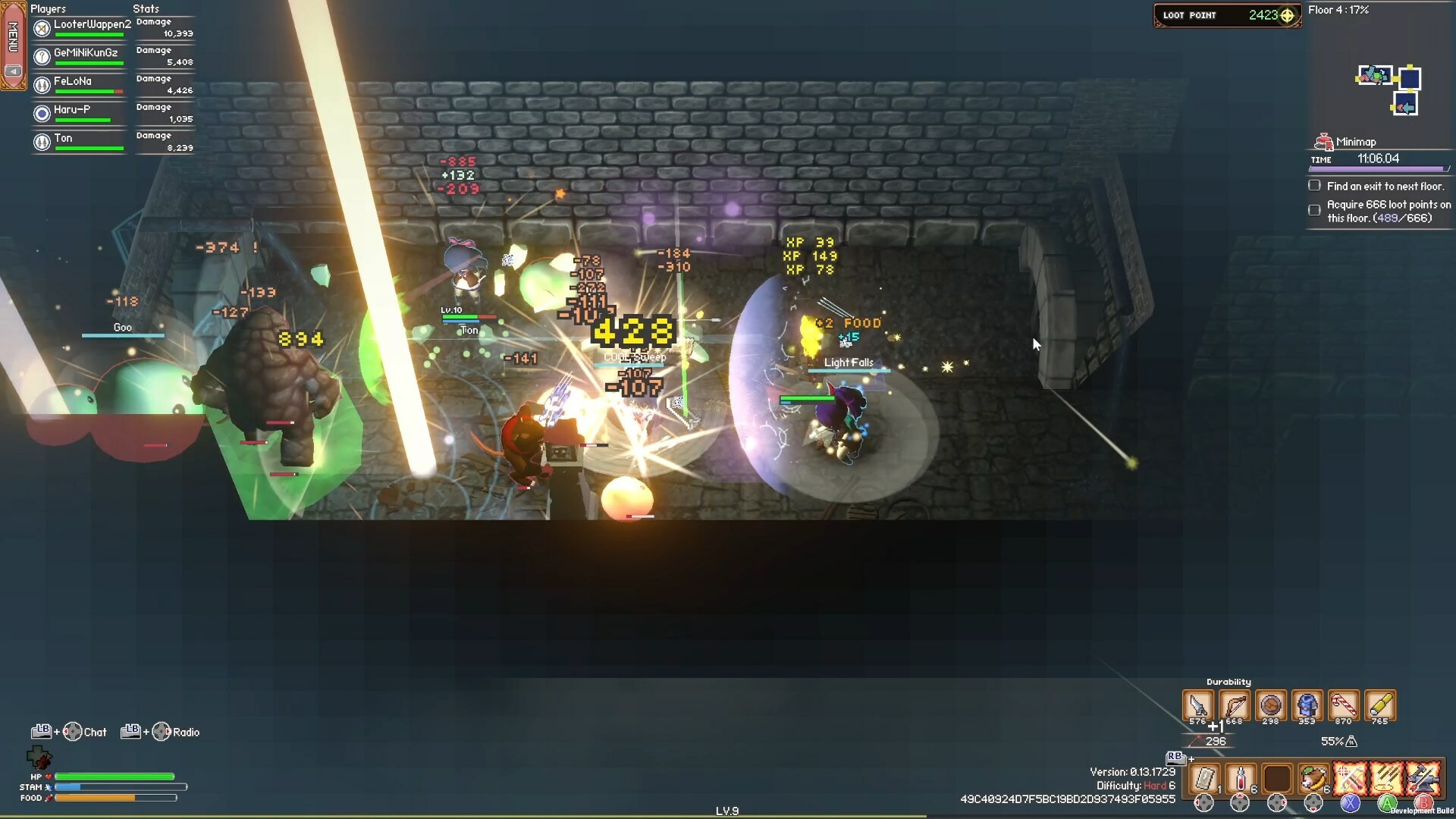Select the sword icon in the Durability panel
This screenshot has width=1456, height=819.
click(x=1197, y=705)
